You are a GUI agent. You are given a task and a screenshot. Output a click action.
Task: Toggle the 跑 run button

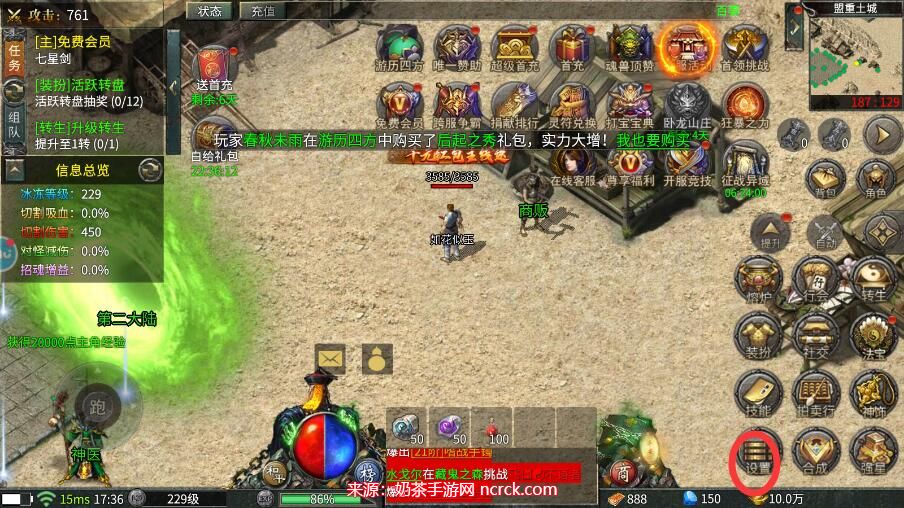click(x=96, y=405)
